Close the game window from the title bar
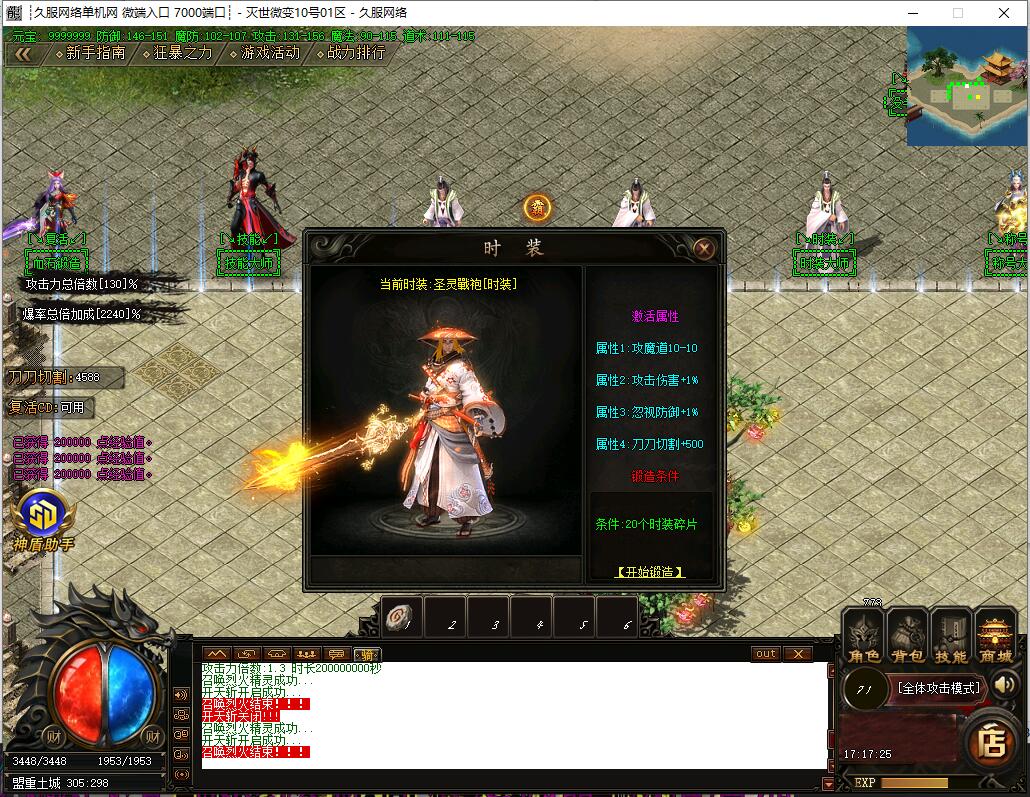The width and height of the screenshot is (1030, 797). [1004, 13]
